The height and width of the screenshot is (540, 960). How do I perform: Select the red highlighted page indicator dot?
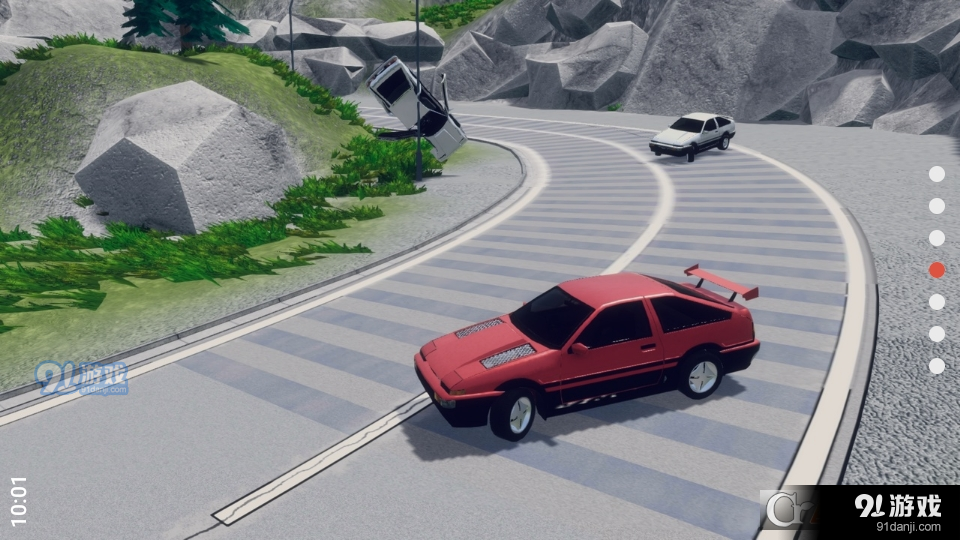tap(936, 270)
